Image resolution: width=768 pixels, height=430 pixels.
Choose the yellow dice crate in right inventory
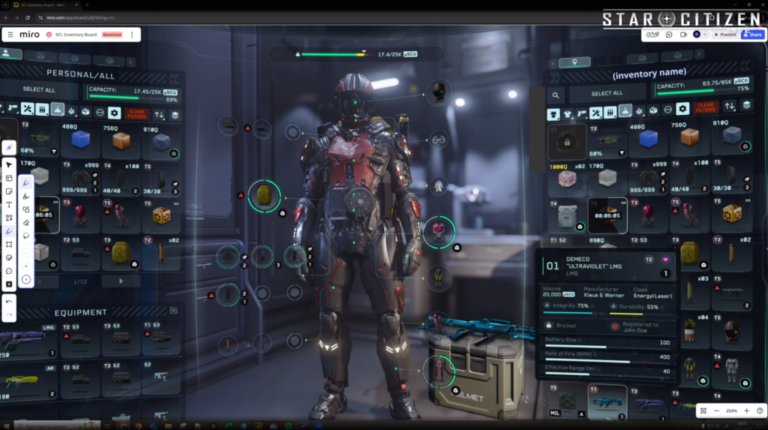(731, 213)
